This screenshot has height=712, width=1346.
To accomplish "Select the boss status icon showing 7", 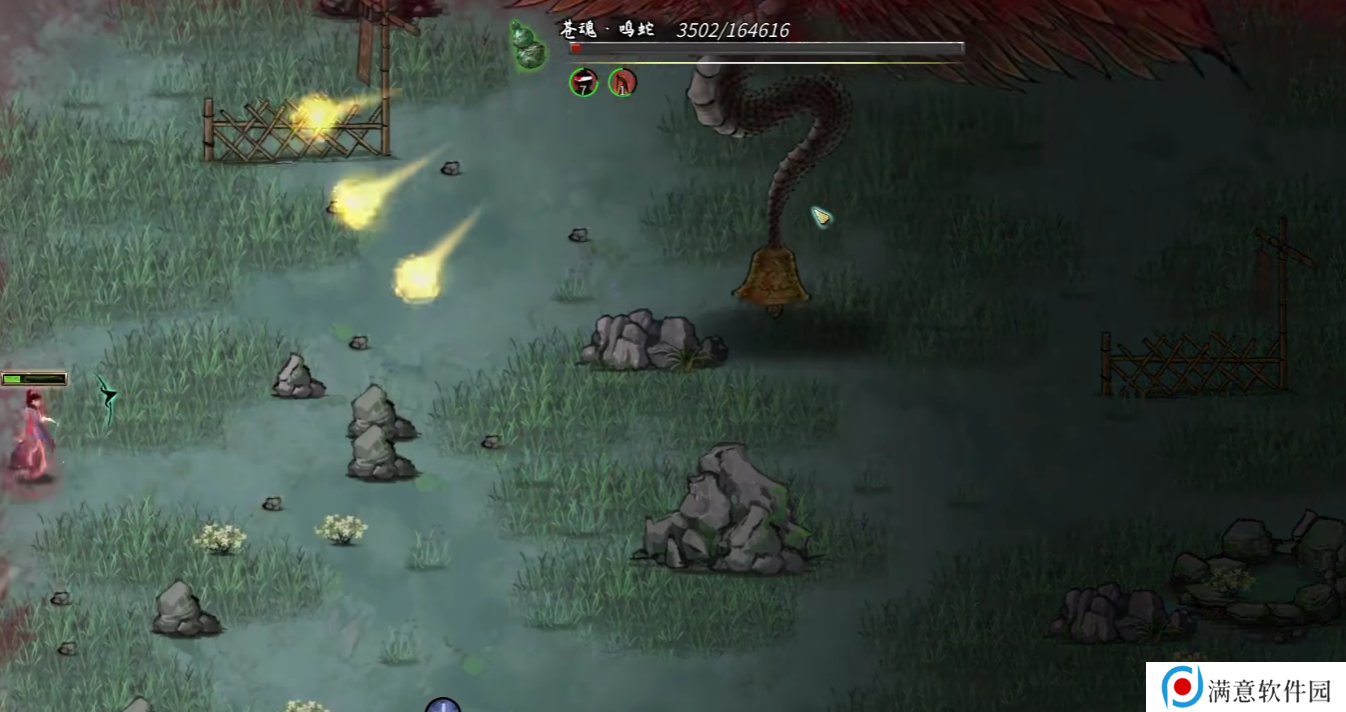I will click(x=584, y=82).
